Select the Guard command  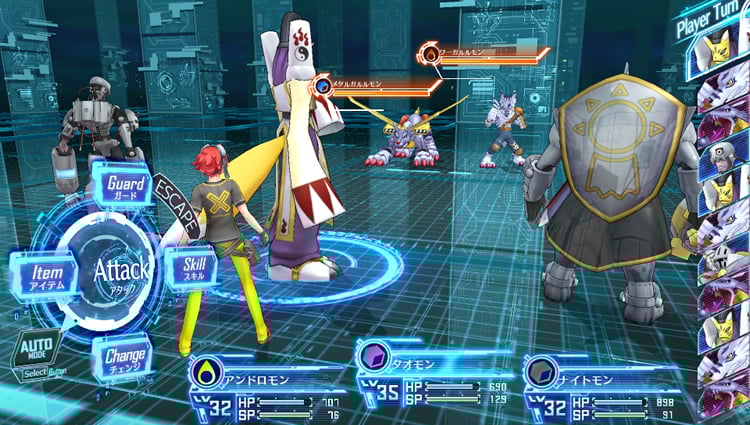pyautogui.click(x=125, y=186)
